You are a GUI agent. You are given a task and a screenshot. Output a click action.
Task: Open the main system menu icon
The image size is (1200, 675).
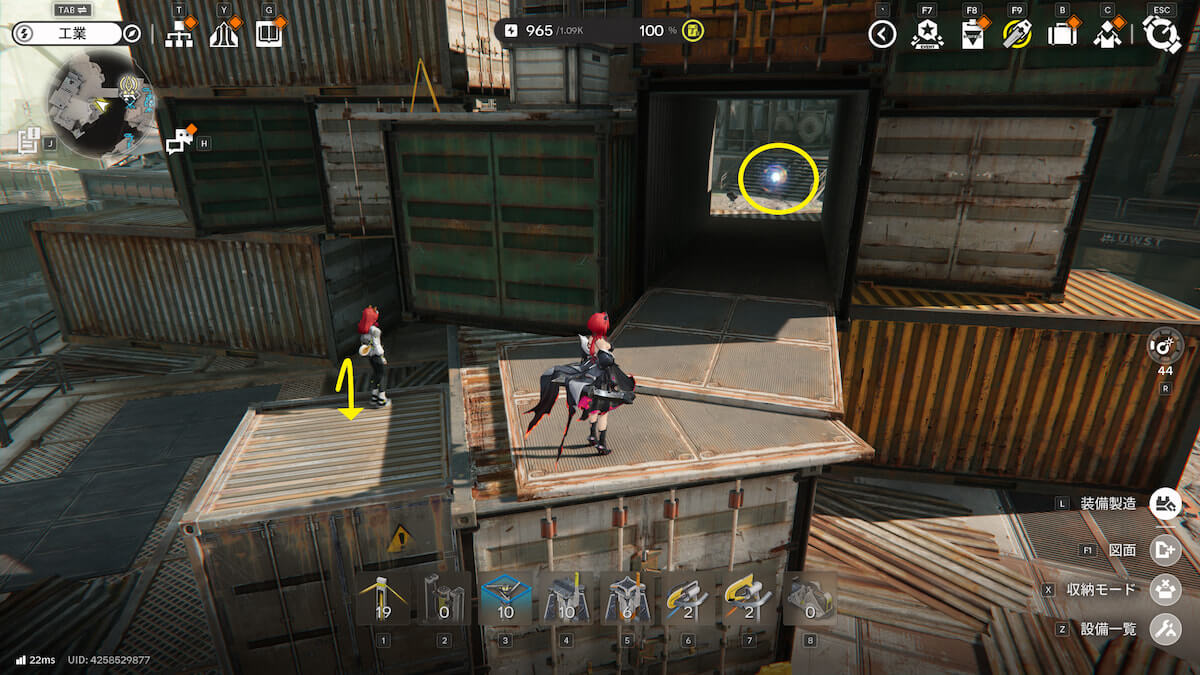[1162, 35]
